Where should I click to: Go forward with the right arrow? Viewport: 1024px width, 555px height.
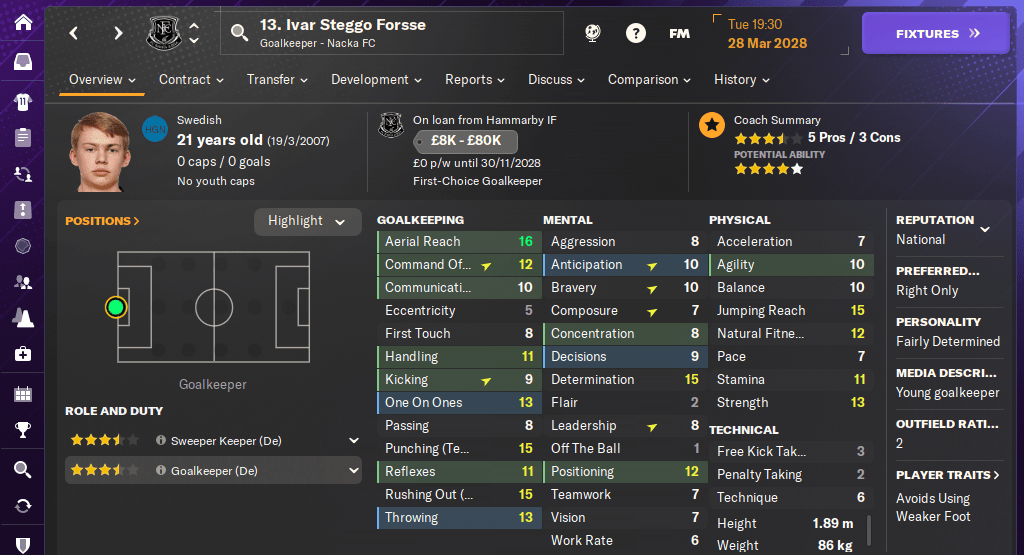click(118, 34)
